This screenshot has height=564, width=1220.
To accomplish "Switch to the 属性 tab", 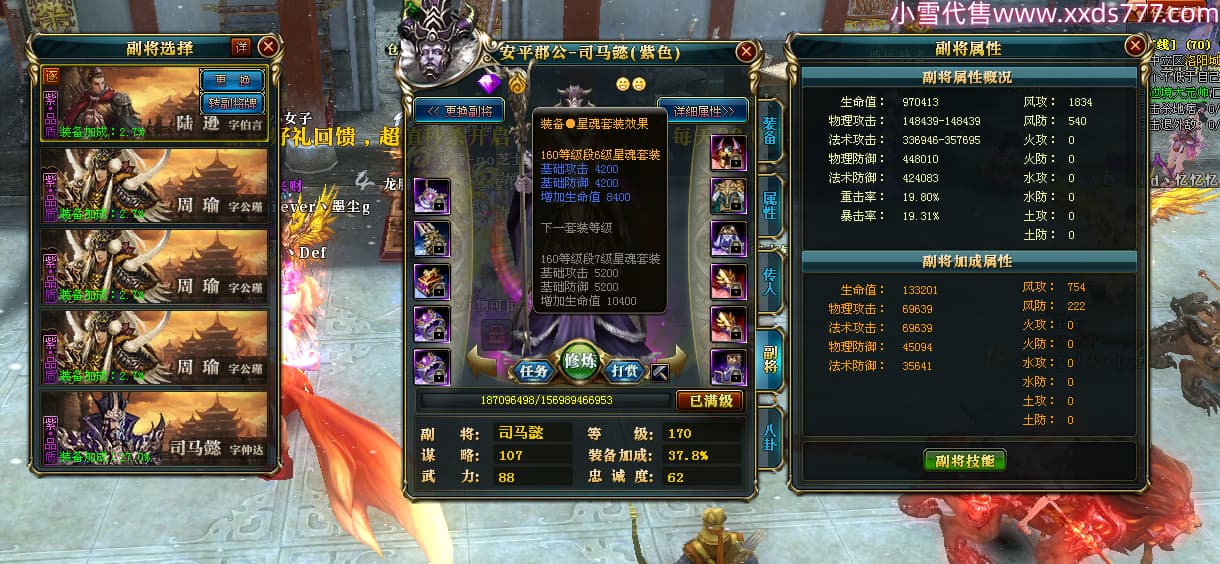I will coord(770,205).
